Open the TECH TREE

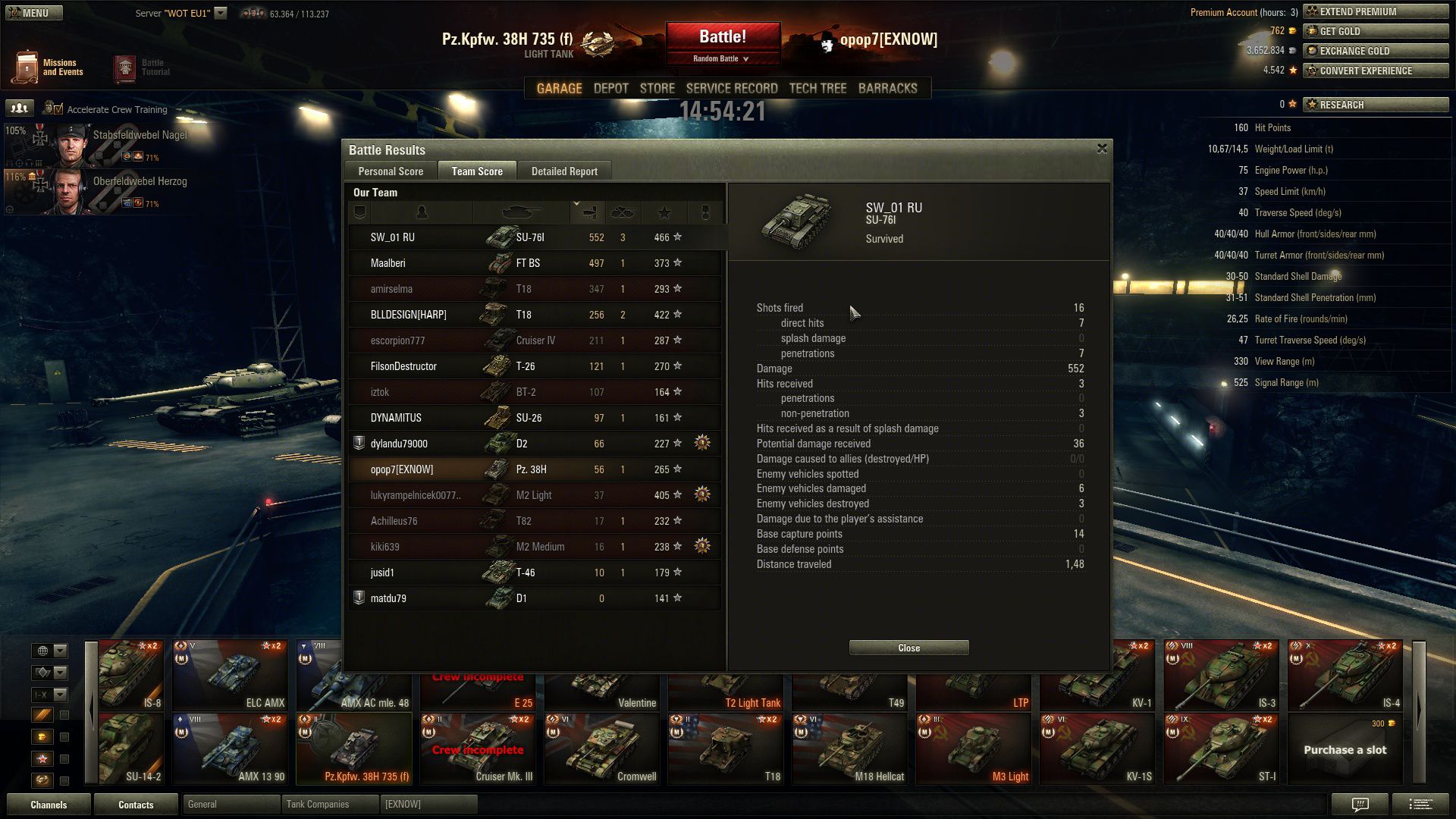pos(817,89)
